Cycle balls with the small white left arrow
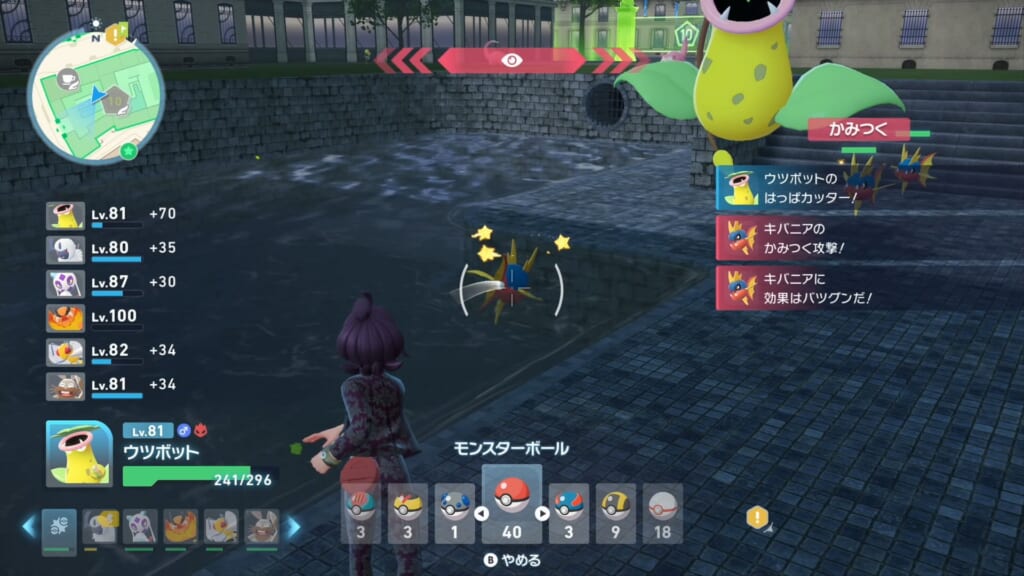Image resolution: width=1024 pixels, height=576 pixels. click(480, 514)
